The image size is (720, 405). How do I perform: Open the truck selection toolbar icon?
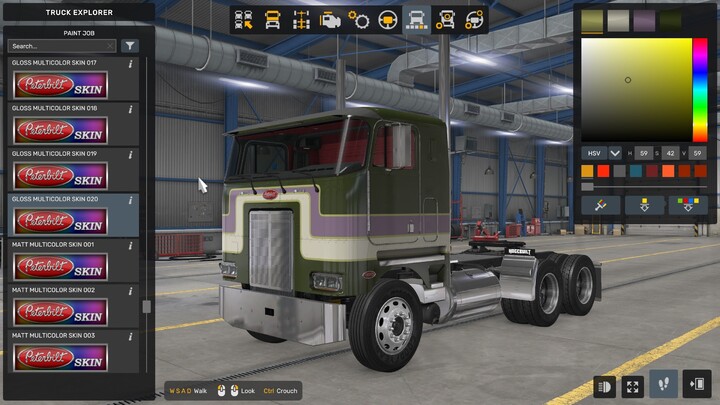(x=243, y=19)
